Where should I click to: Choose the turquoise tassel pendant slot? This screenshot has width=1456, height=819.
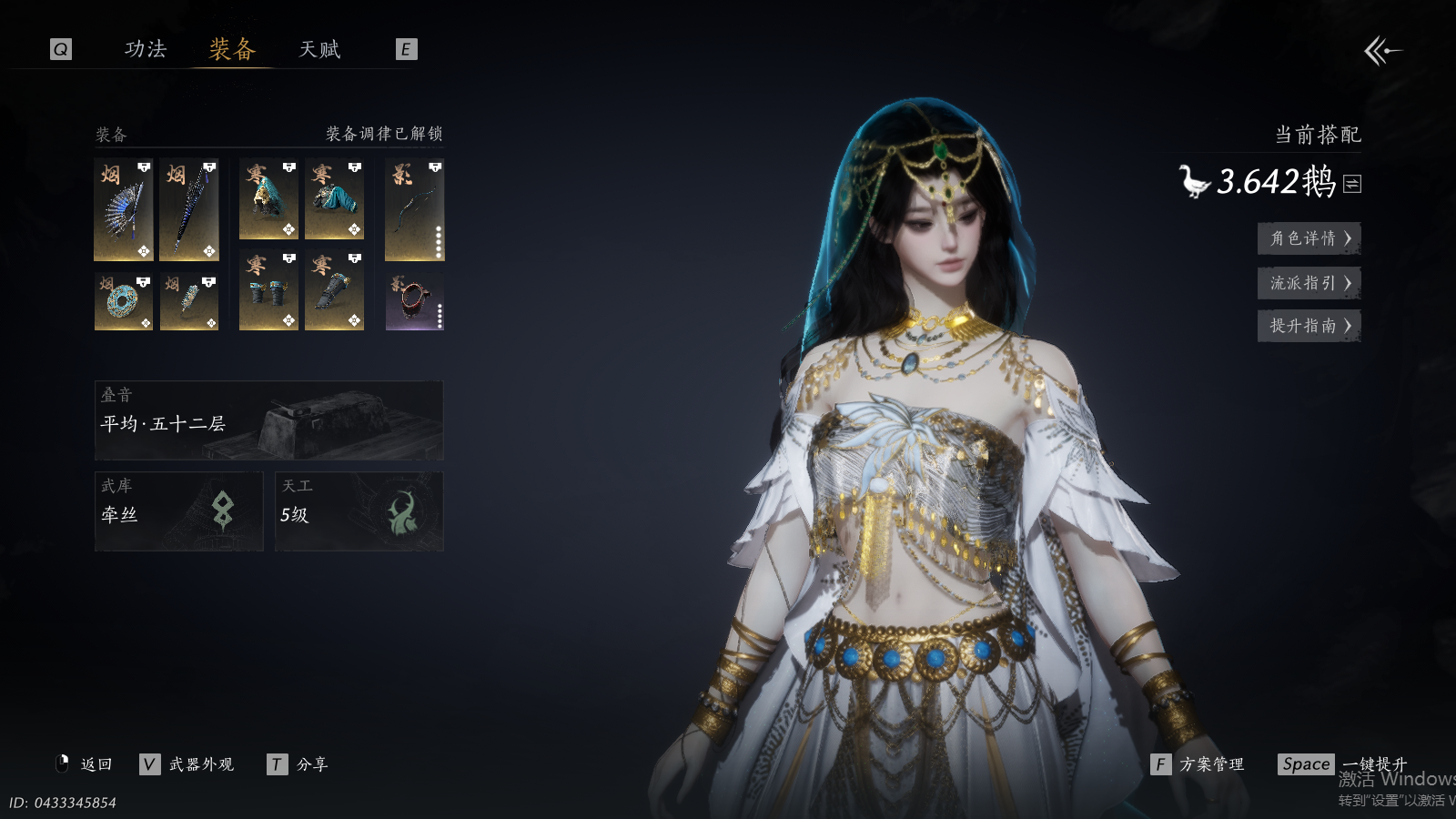[189, 301]
